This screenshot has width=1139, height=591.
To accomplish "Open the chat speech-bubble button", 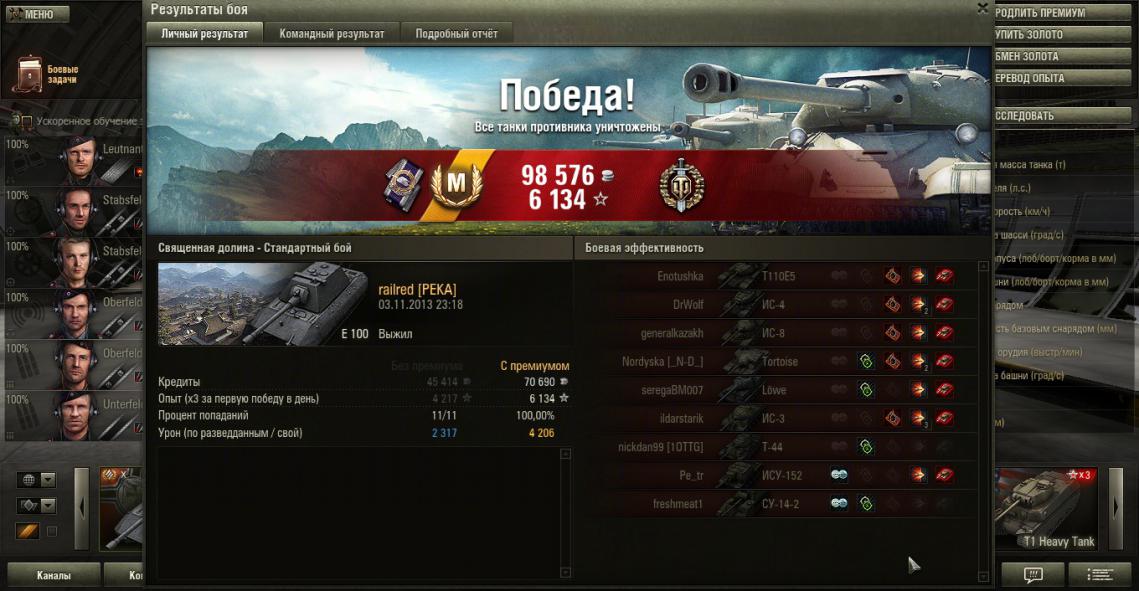I will point(1033,575).
